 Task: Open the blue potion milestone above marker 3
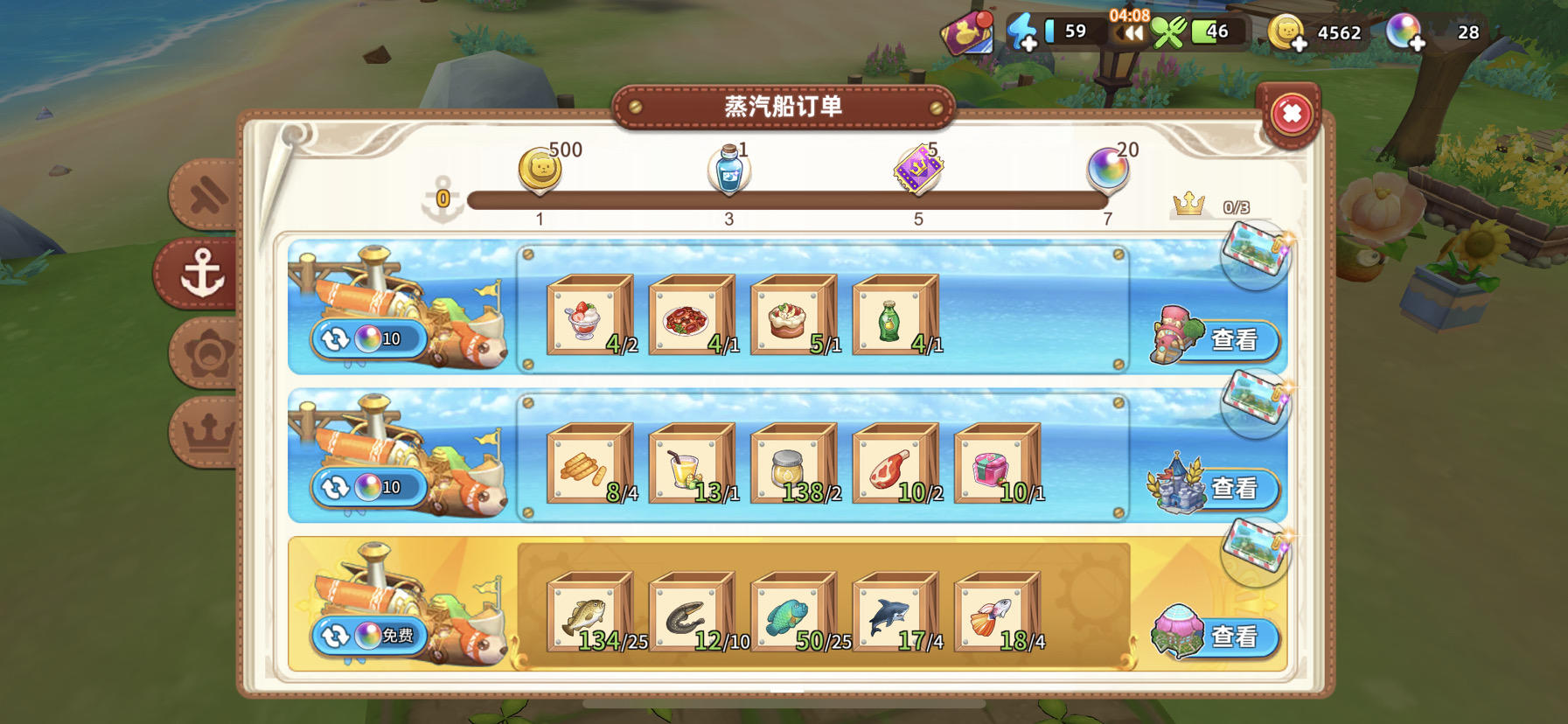[728, 169]
